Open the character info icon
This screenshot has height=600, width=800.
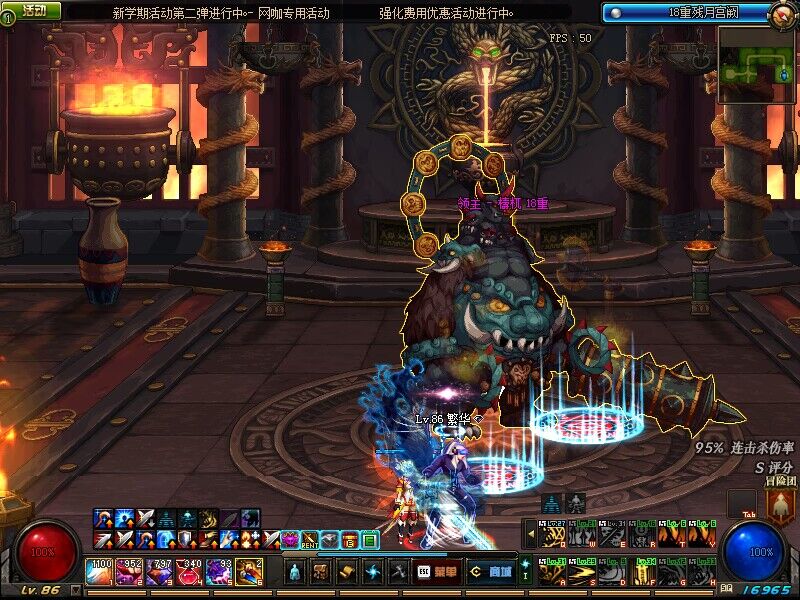(295, 572)
